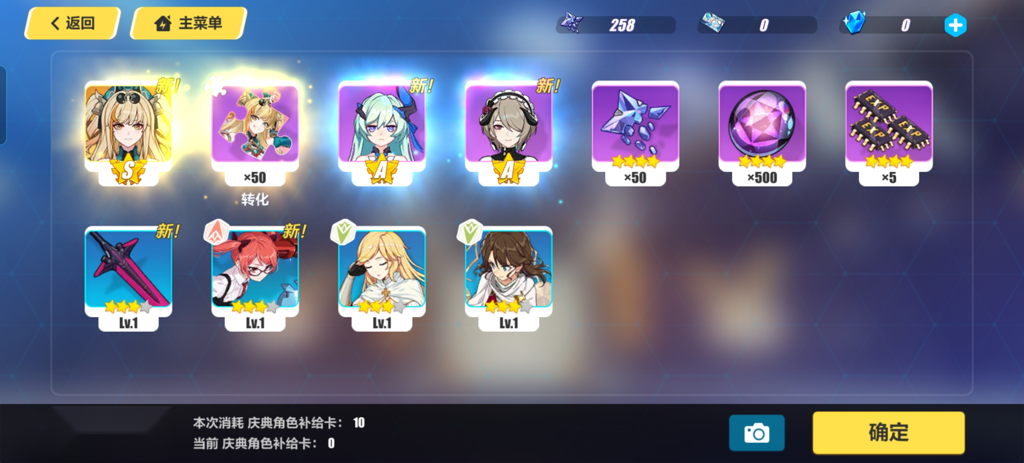Select the teal-haired A-rank character card
Screen dimensions: 1024x463
pyautogui.click(x=382, y=131)
